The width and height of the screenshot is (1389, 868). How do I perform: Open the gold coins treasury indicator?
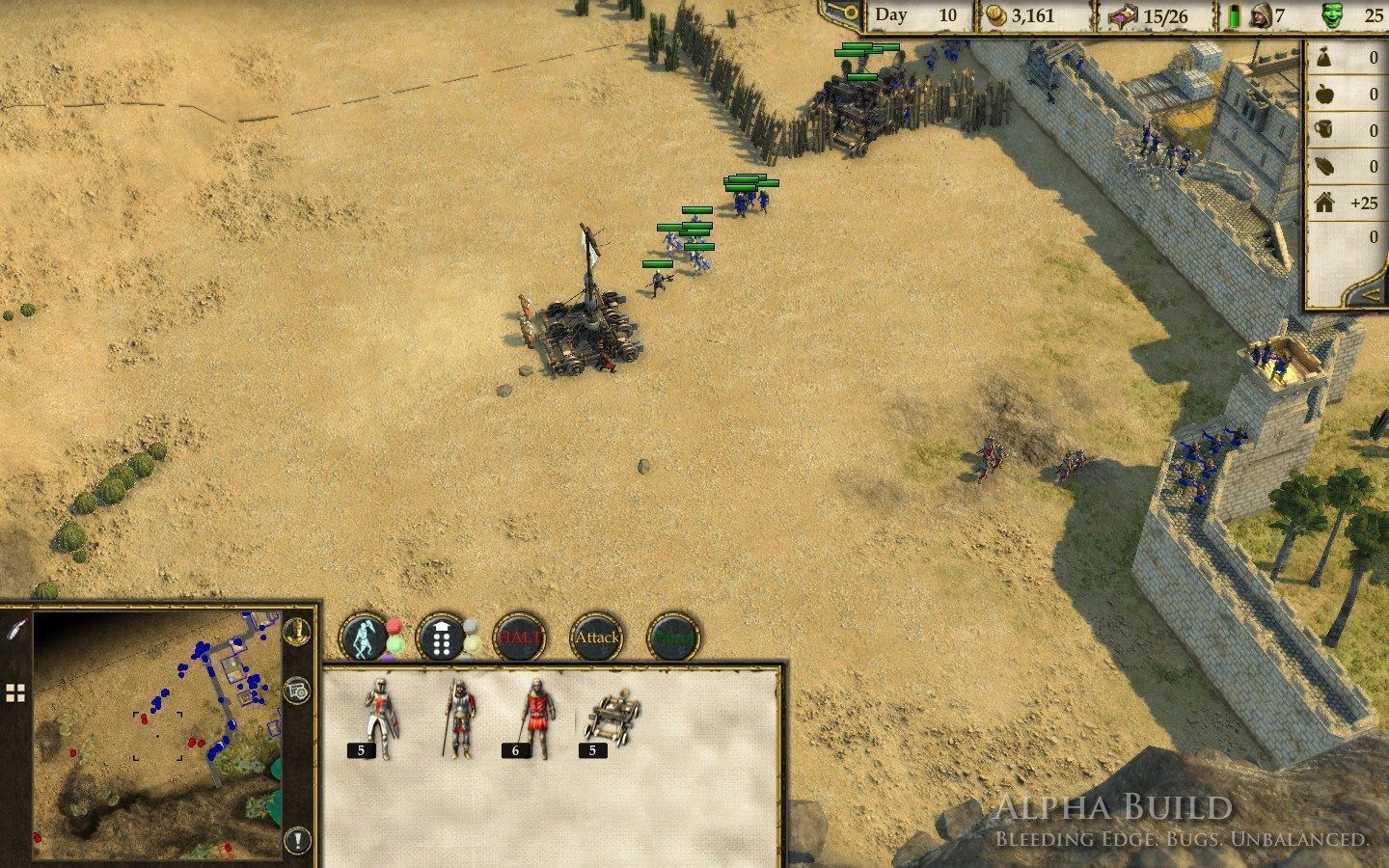coord(994,15)
